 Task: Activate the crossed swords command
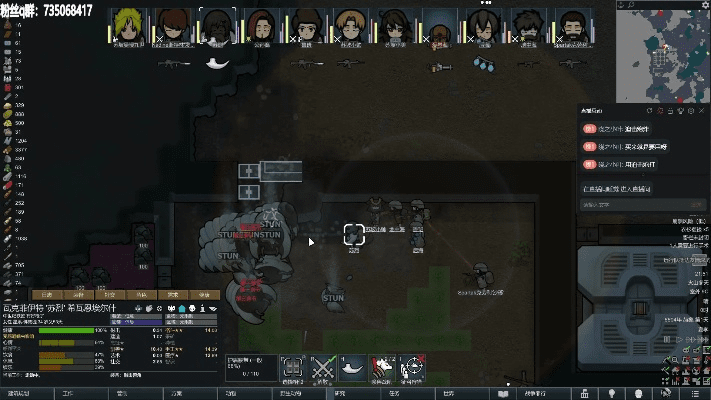(322, 369)
